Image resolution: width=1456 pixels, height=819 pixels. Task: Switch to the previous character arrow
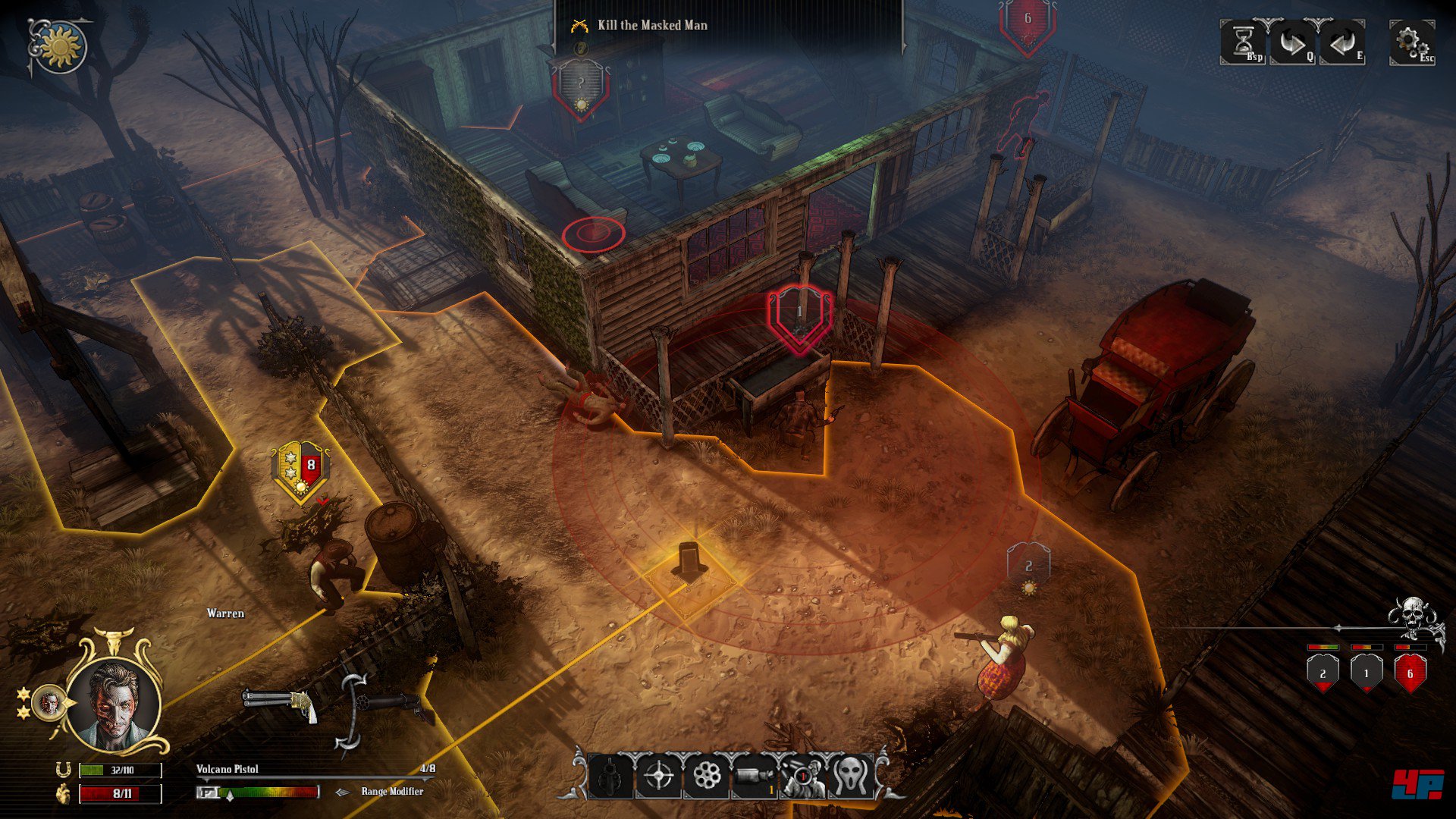pyautogui.click(x=1342, y=42)
